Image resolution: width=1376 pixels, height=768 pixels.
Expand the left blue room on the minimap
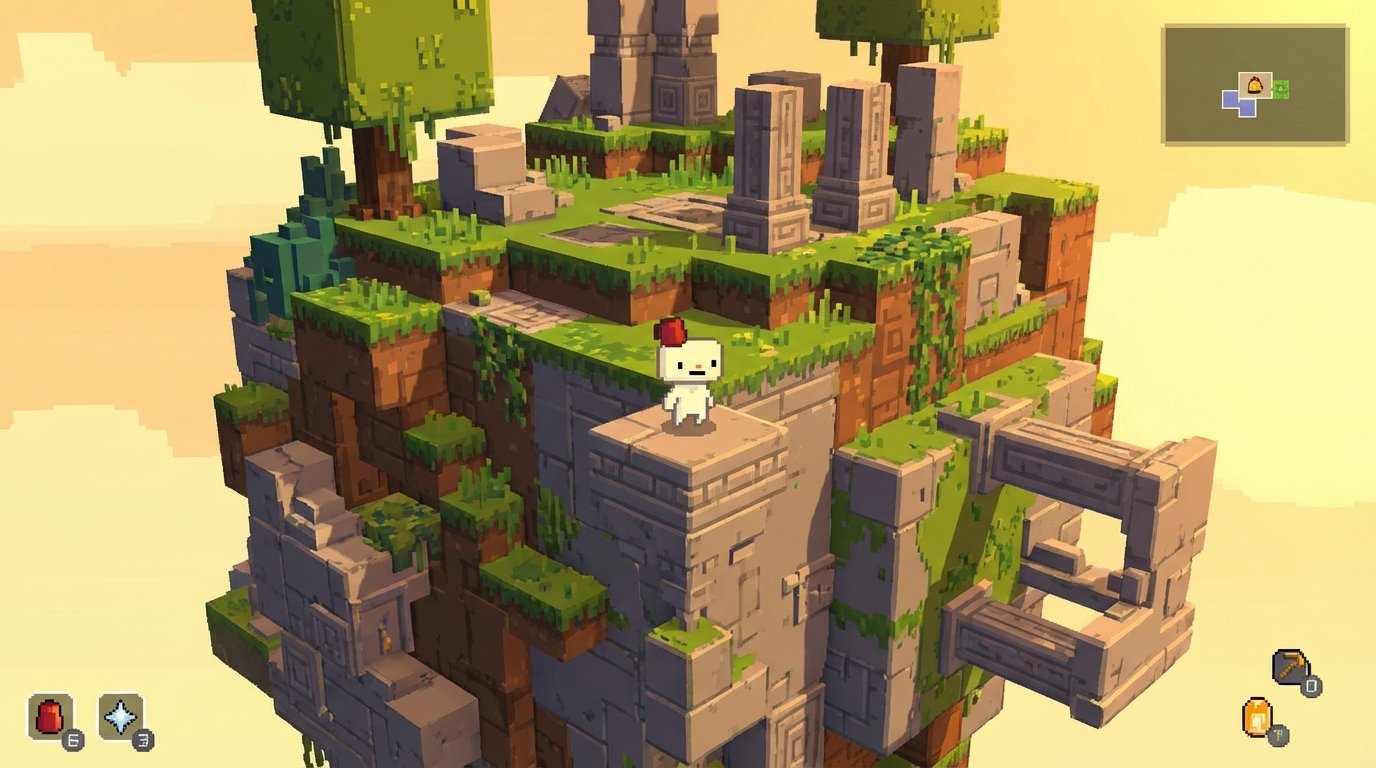coord(1232,100)
